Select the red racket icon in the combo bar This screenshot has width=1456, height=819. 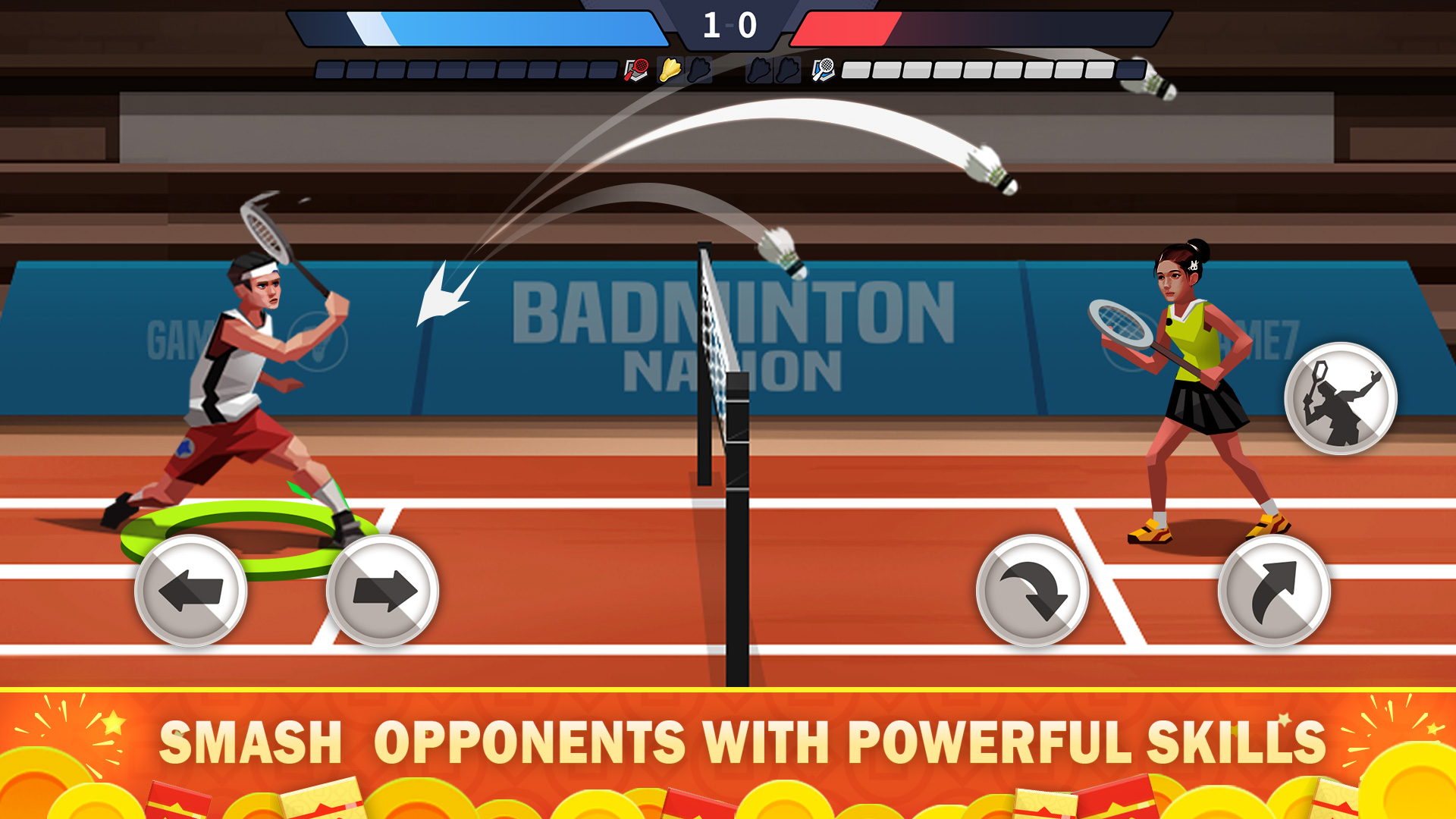[x=637, y=70]
